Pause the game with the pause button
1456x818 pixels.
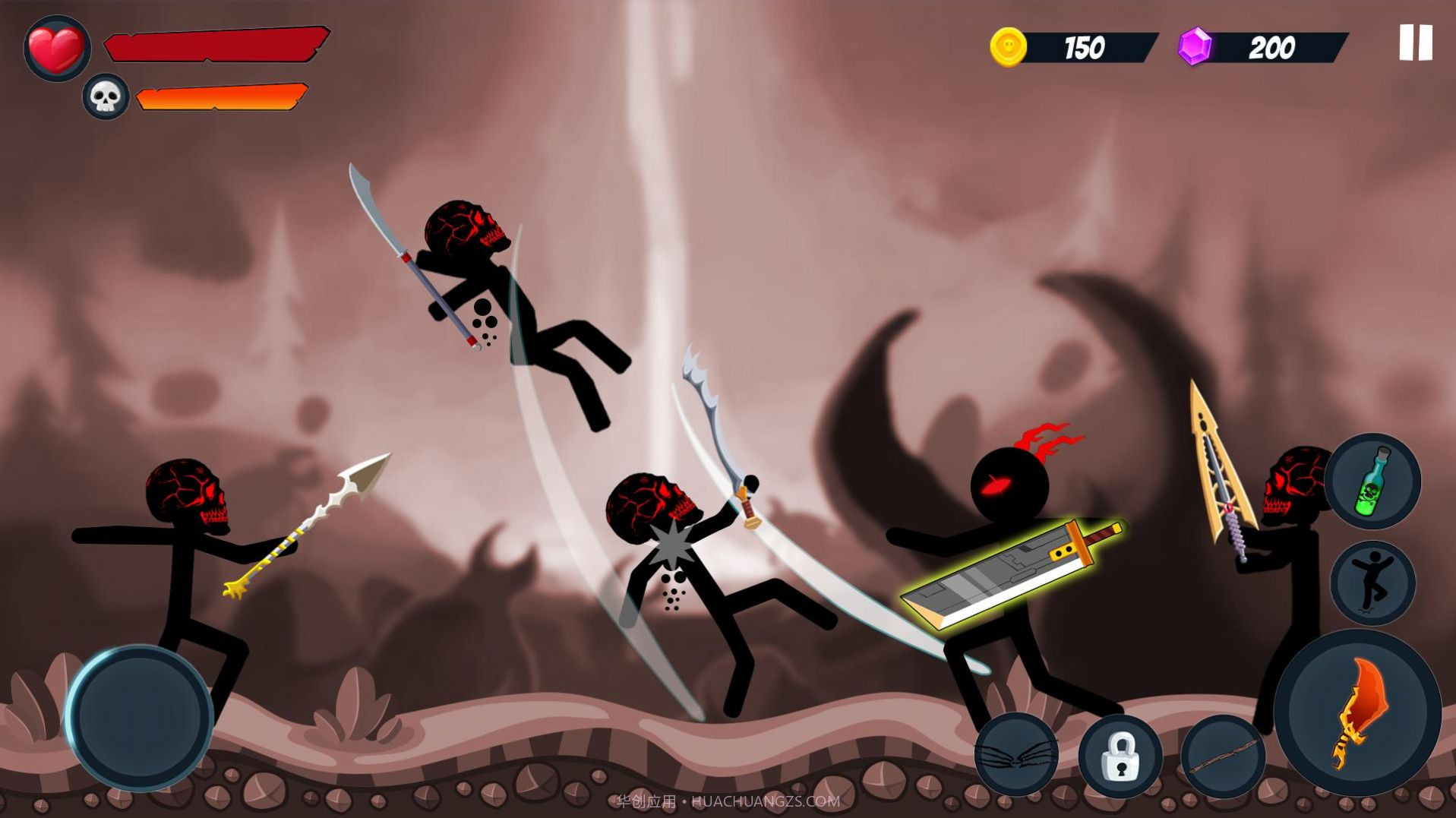coord(1415,43)
